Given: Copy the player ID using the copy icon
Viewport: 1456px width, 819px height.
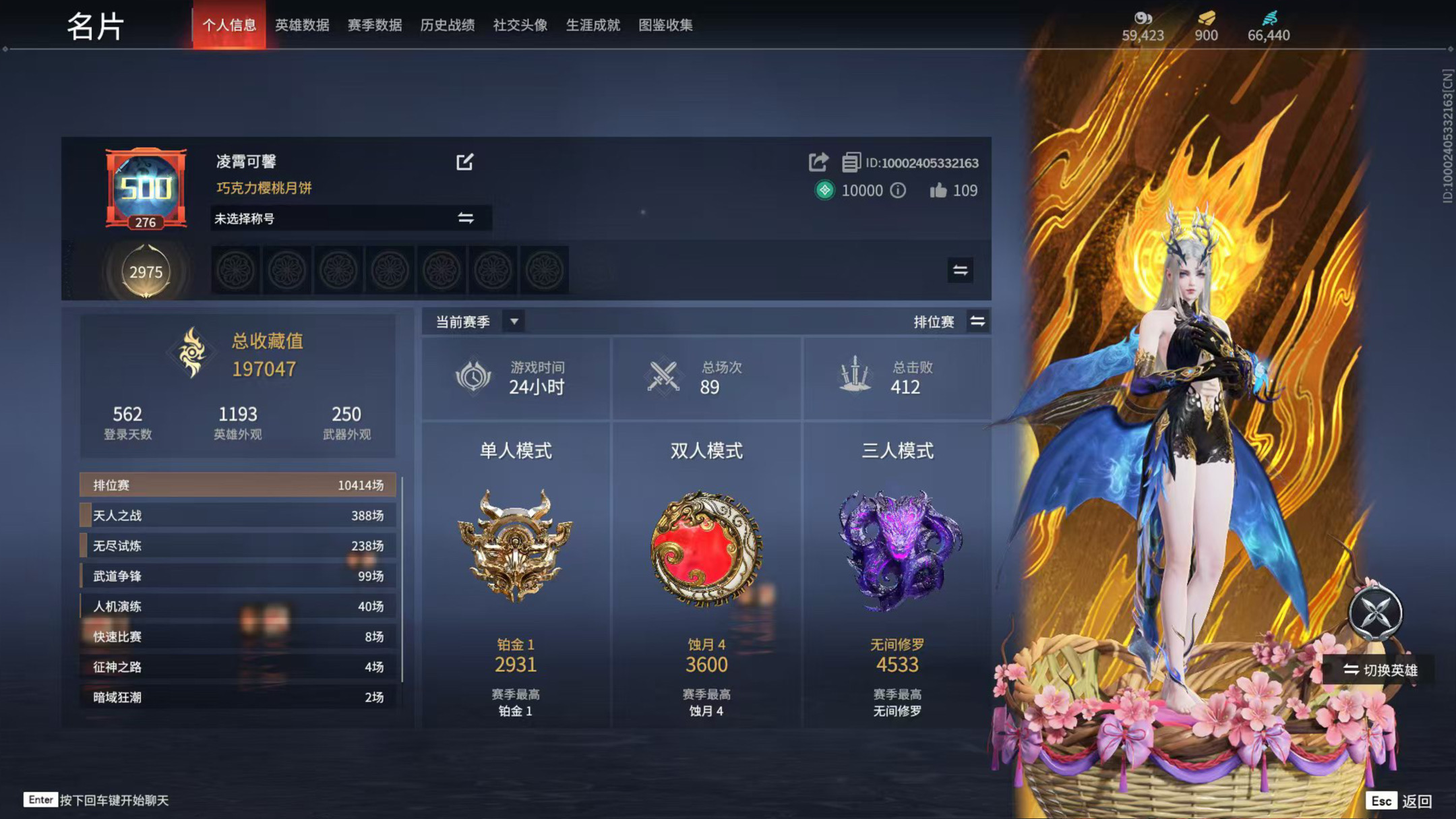Looking at the screenshot, I should click(x=851, y=162).
